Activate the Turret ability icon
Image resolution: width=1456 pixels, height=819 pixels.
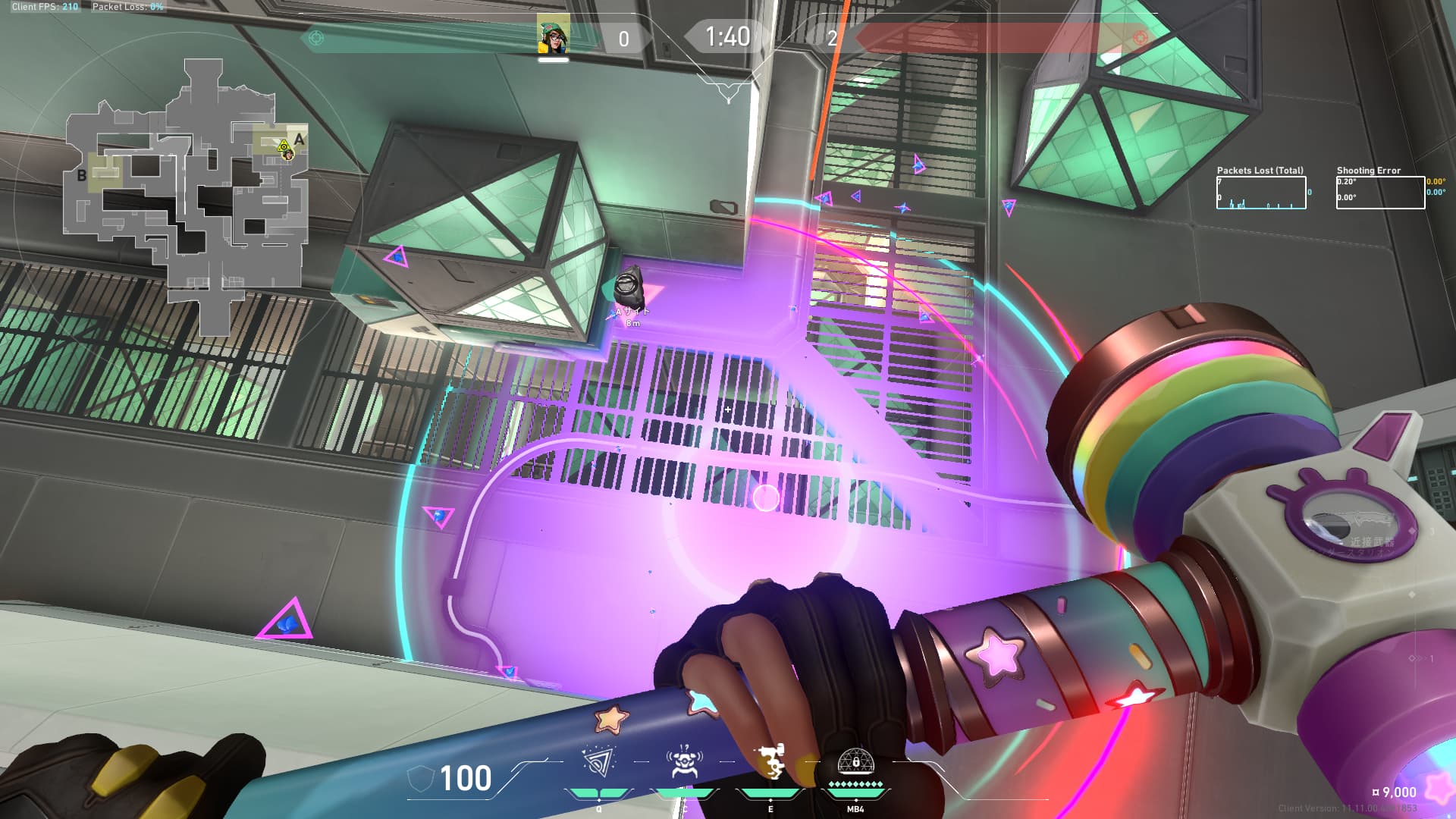click(770, 762)
